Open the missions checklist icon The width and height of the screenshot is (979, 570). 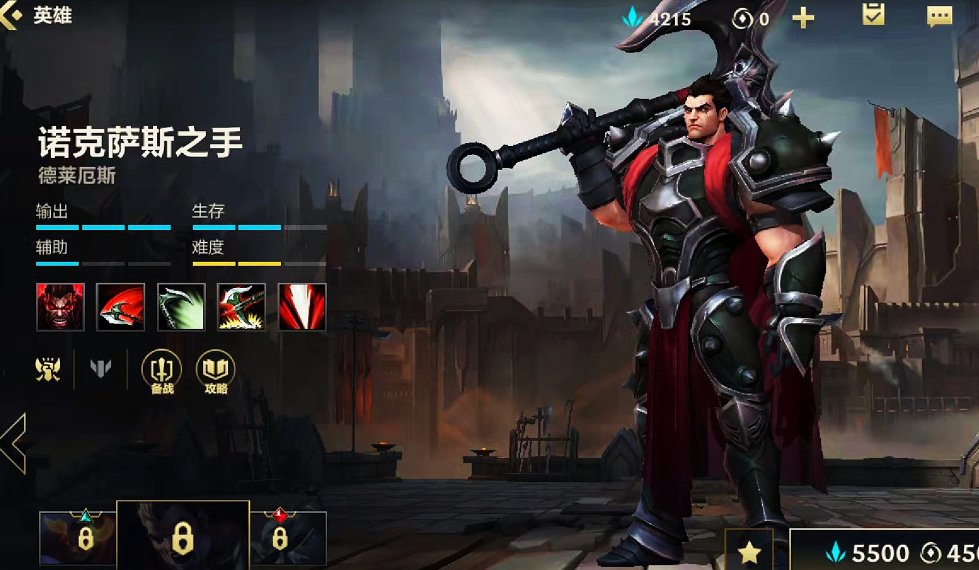(873, 15)
